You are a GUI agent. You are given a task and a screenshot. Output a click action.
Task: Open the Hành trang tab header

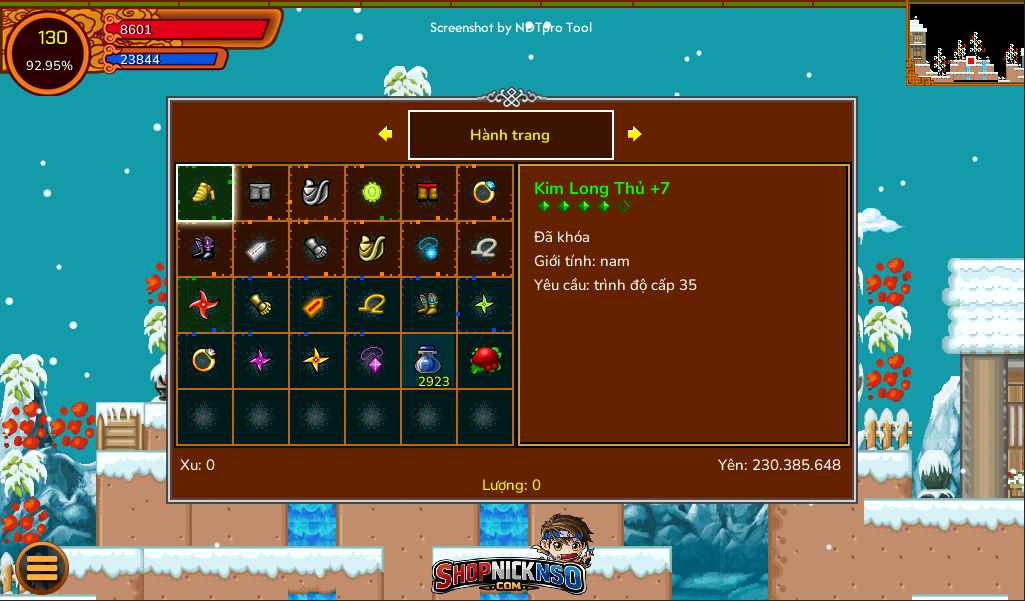(x=510, y=135)
